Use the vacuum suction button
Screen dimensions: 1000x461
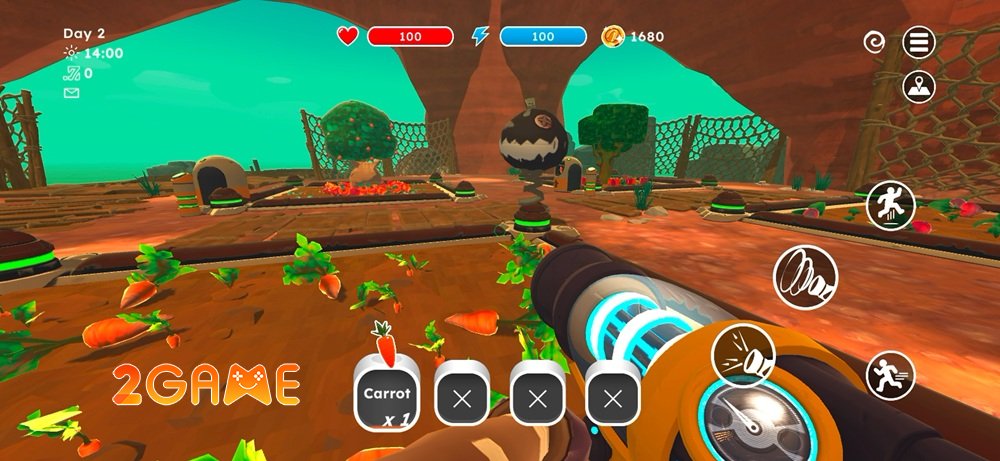click(x=805, y=277)
